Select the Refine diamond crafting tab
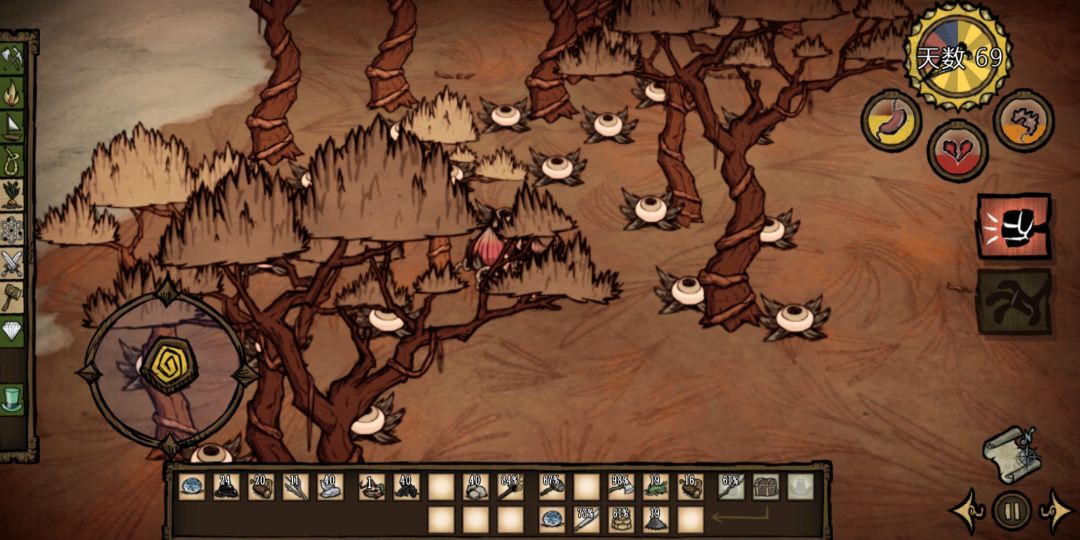 13,331
